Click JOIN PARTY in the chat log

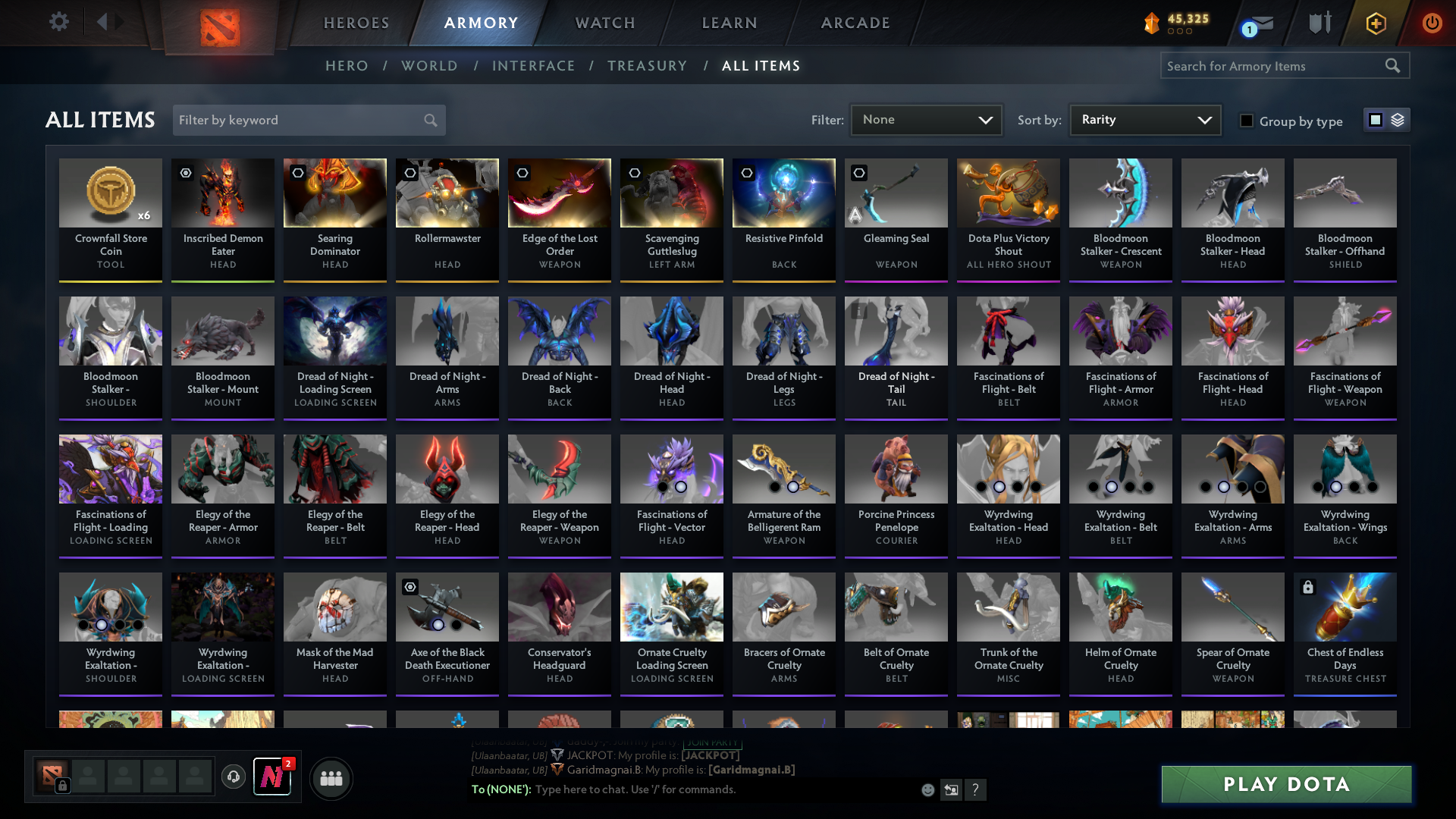click(x=711, y=744)
